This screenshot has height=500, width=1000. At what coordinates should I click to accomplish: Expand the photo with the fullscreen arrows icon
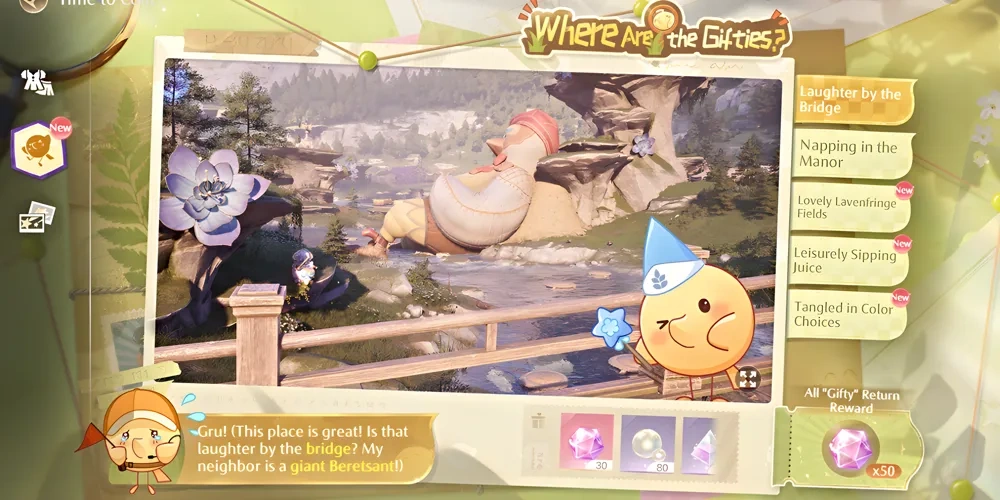[x=747, y=379]
